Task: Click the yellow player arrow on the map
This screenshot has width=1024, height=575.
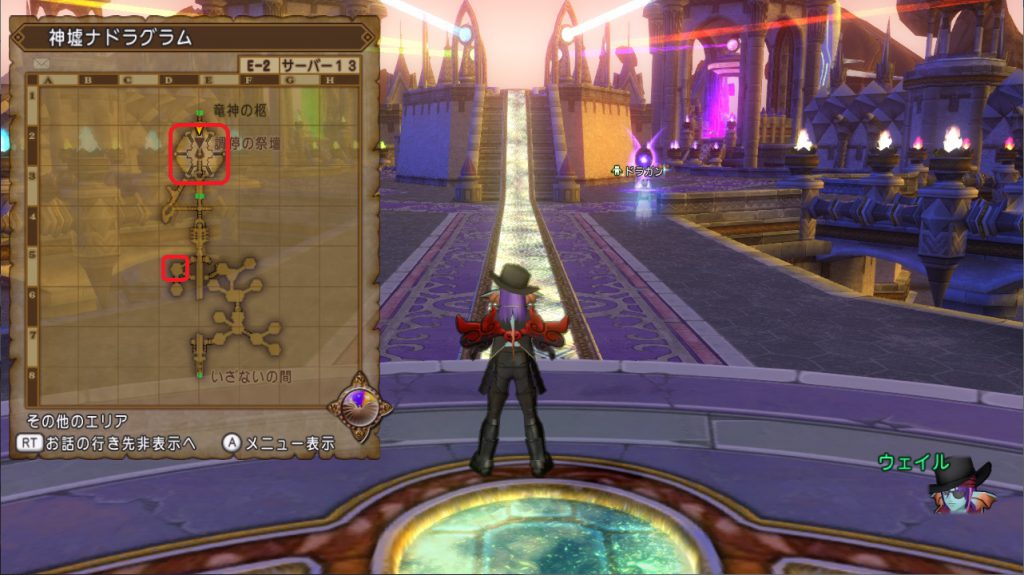Action: point(199,130)
